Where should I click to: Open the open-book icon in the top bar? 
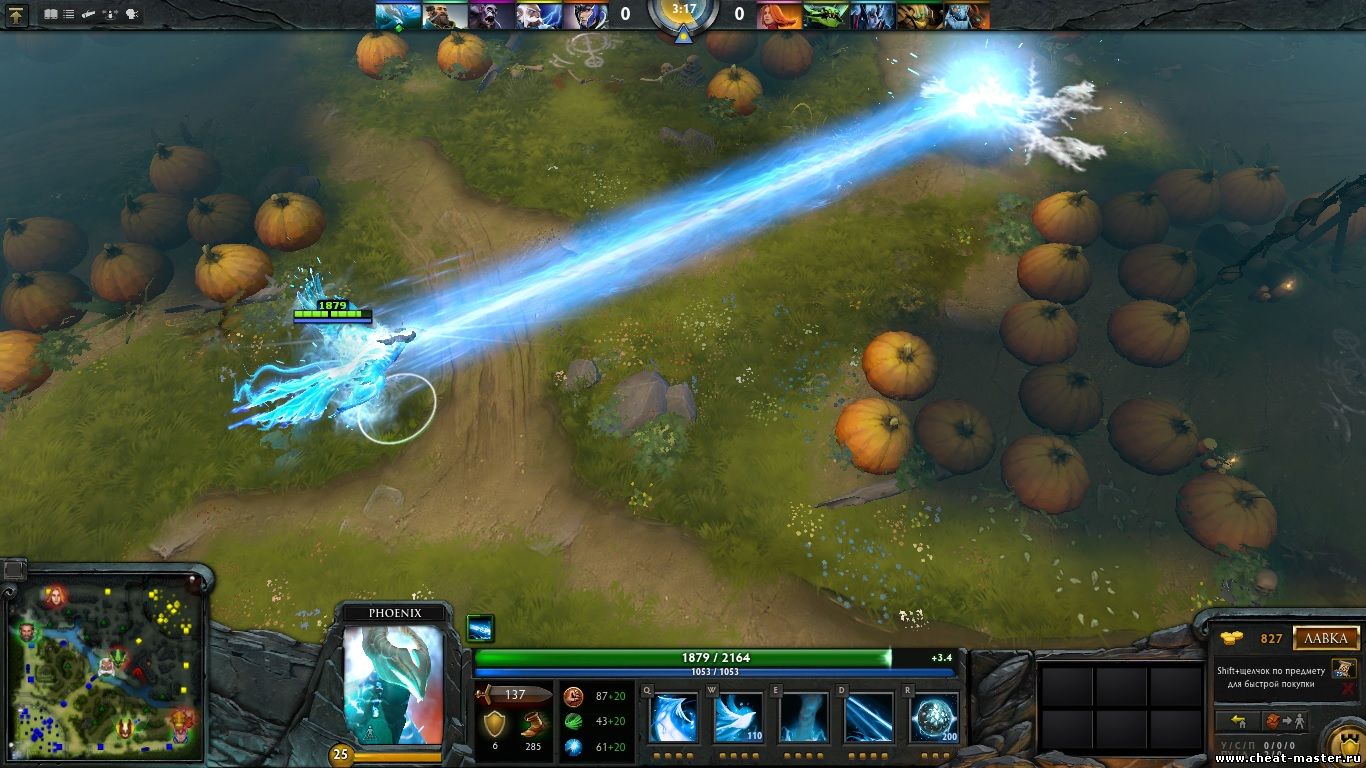[x=51, y=15]
